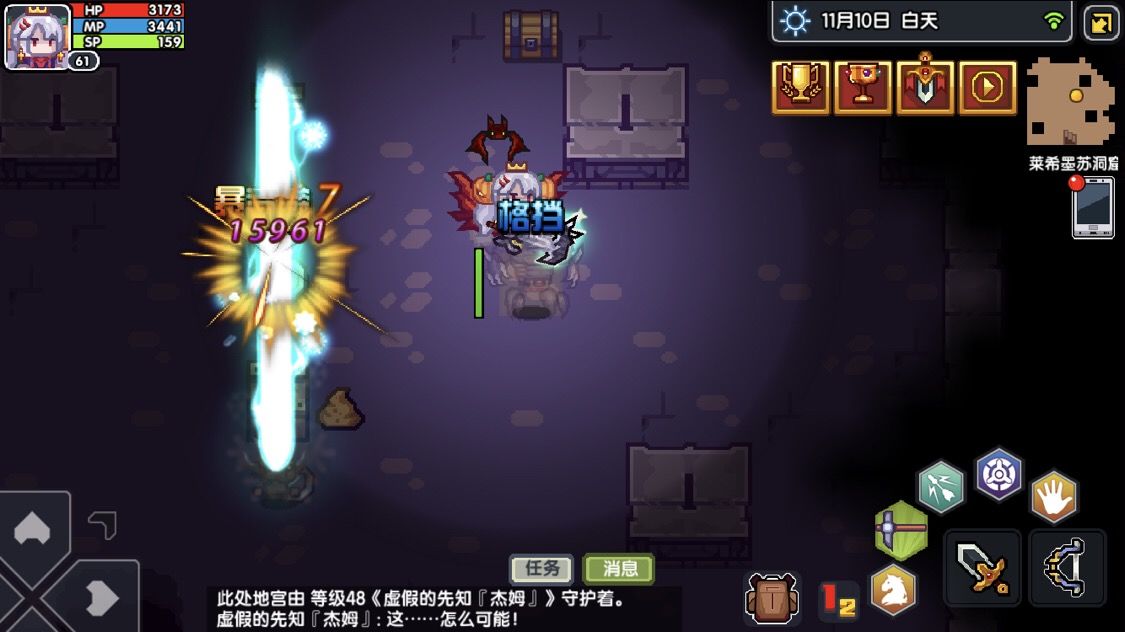Activate the multi-arrow skill
Screen dimensions: 1125x632
tap(941, 487)
